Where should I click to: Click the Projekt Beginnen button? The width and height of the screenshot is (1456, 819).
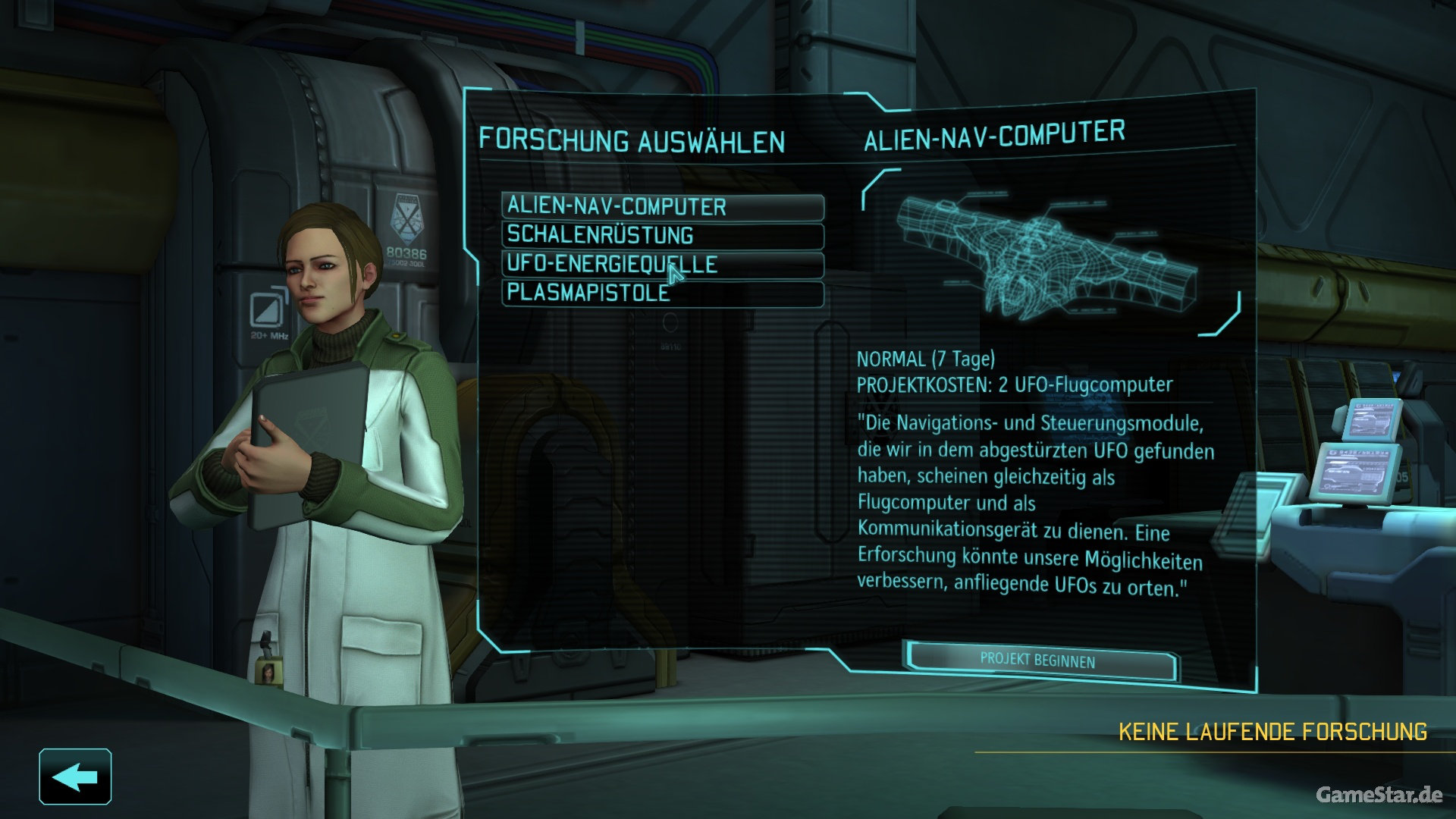click(x=1039, y=661)
